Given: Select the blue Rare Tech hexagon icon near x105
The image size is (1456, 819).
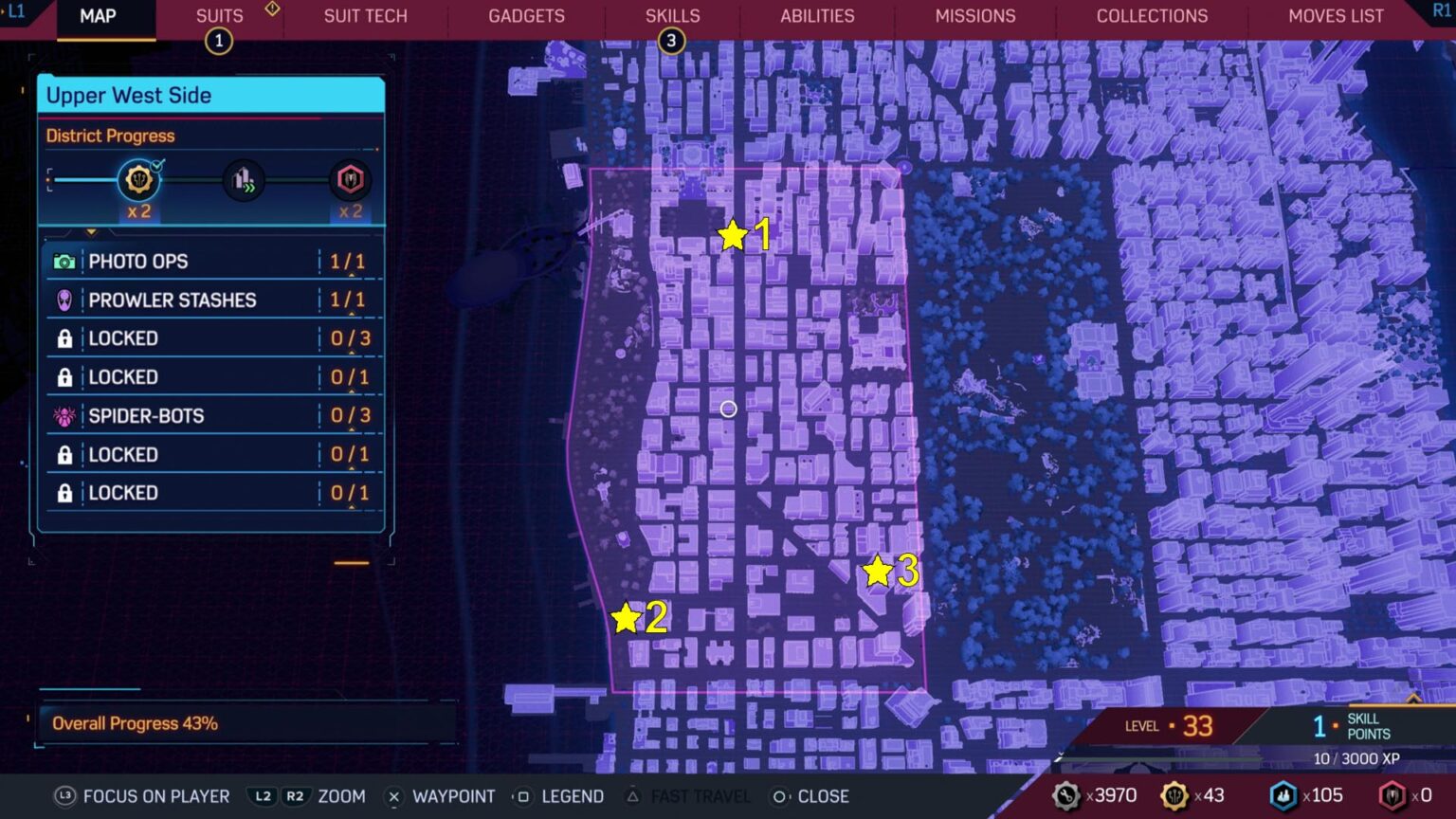Looking at the screenshot, I should pyautogui.click(x=1284, y=795).
